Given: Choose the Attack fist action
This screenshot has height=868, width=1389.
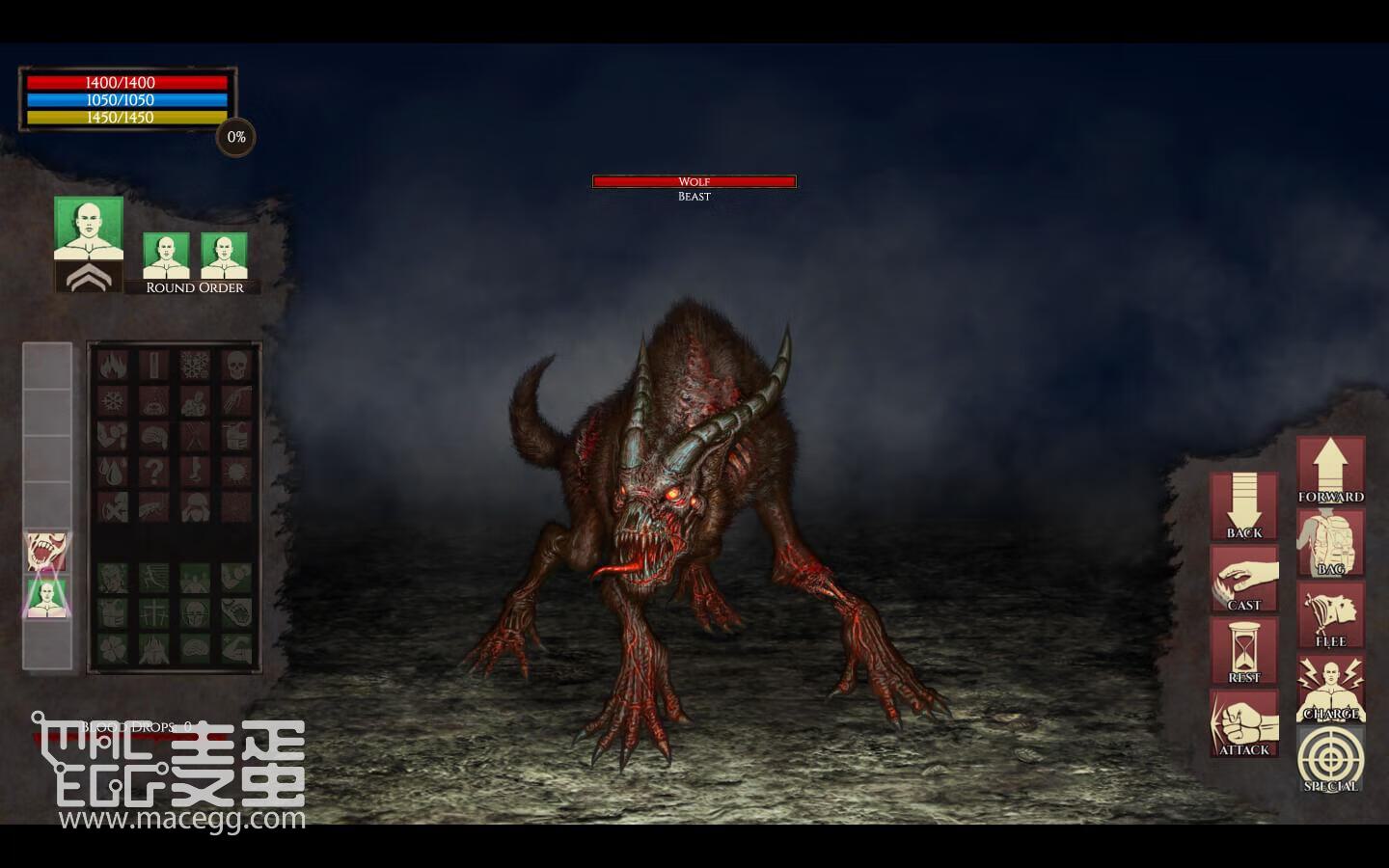Looking at the screenshot, I should pos(1243,722).
